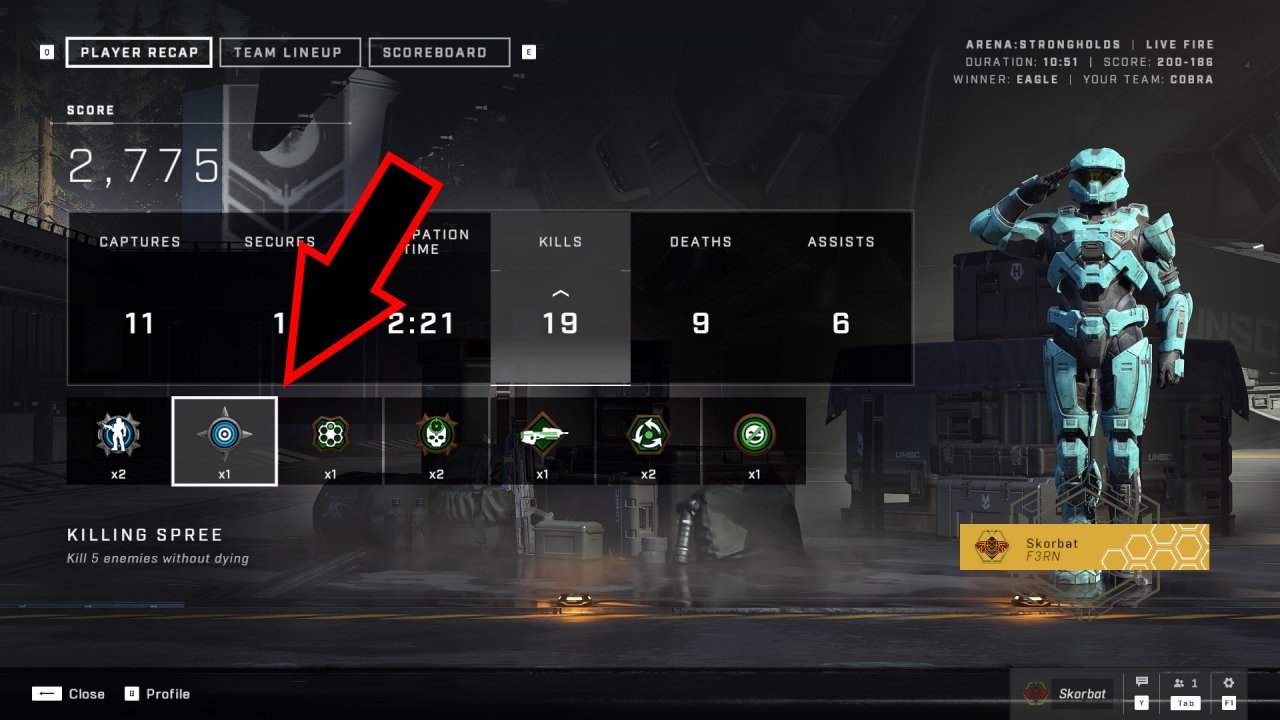Select the Assists stat tile
This screenshot has height=720, width=1280.
point(841,297)
